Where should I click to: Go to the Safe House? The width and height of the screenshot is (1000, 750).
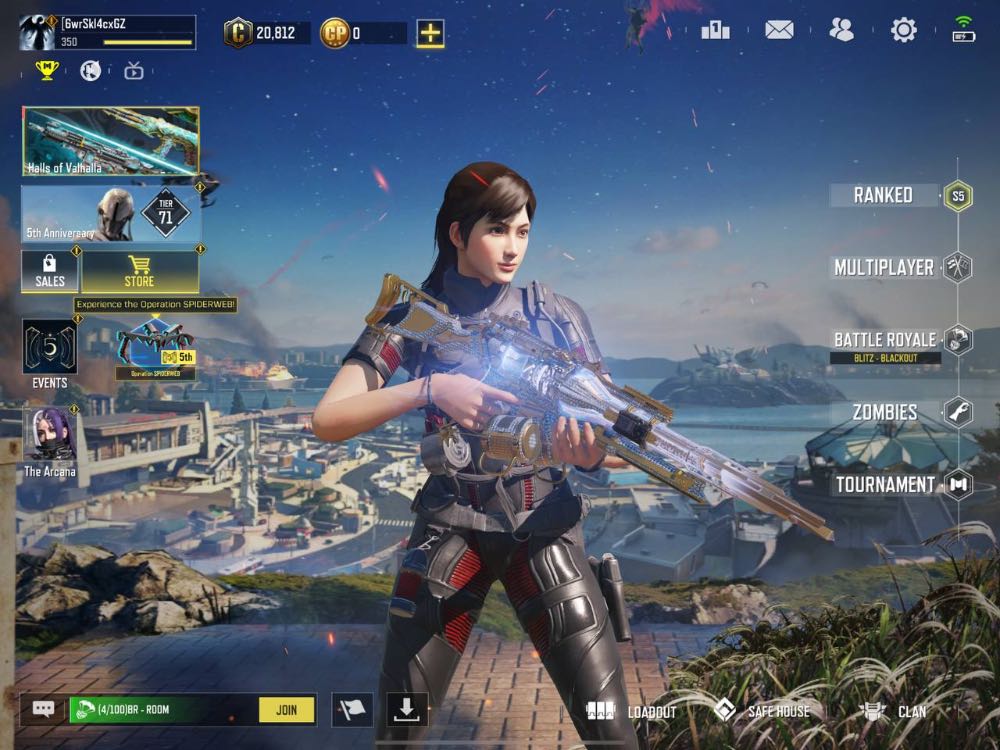[763, 711]
